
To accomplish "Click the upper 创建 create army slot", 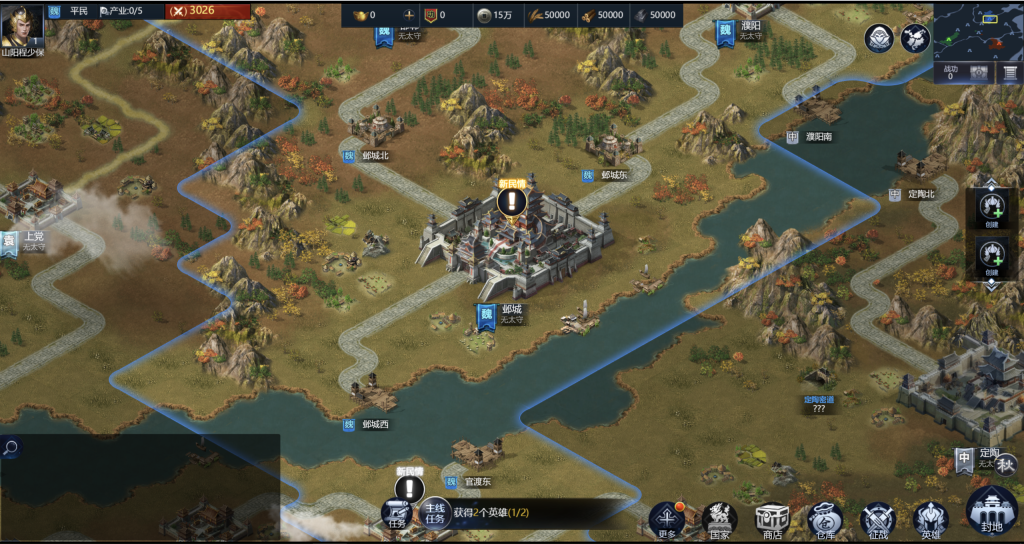I will pyautogui.click(x=991, y=208).
